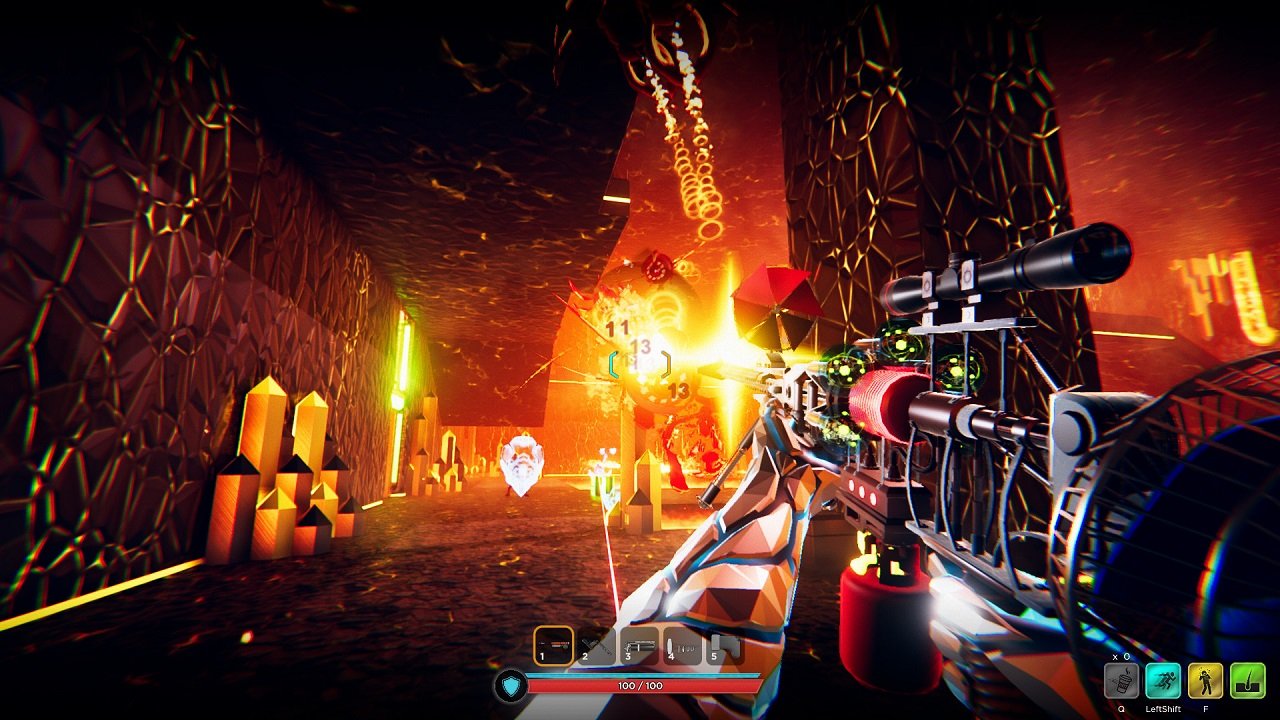Click the F keybind label under the gold icon
Viewport: 1280px width, 720px height.
point(1206,709)
